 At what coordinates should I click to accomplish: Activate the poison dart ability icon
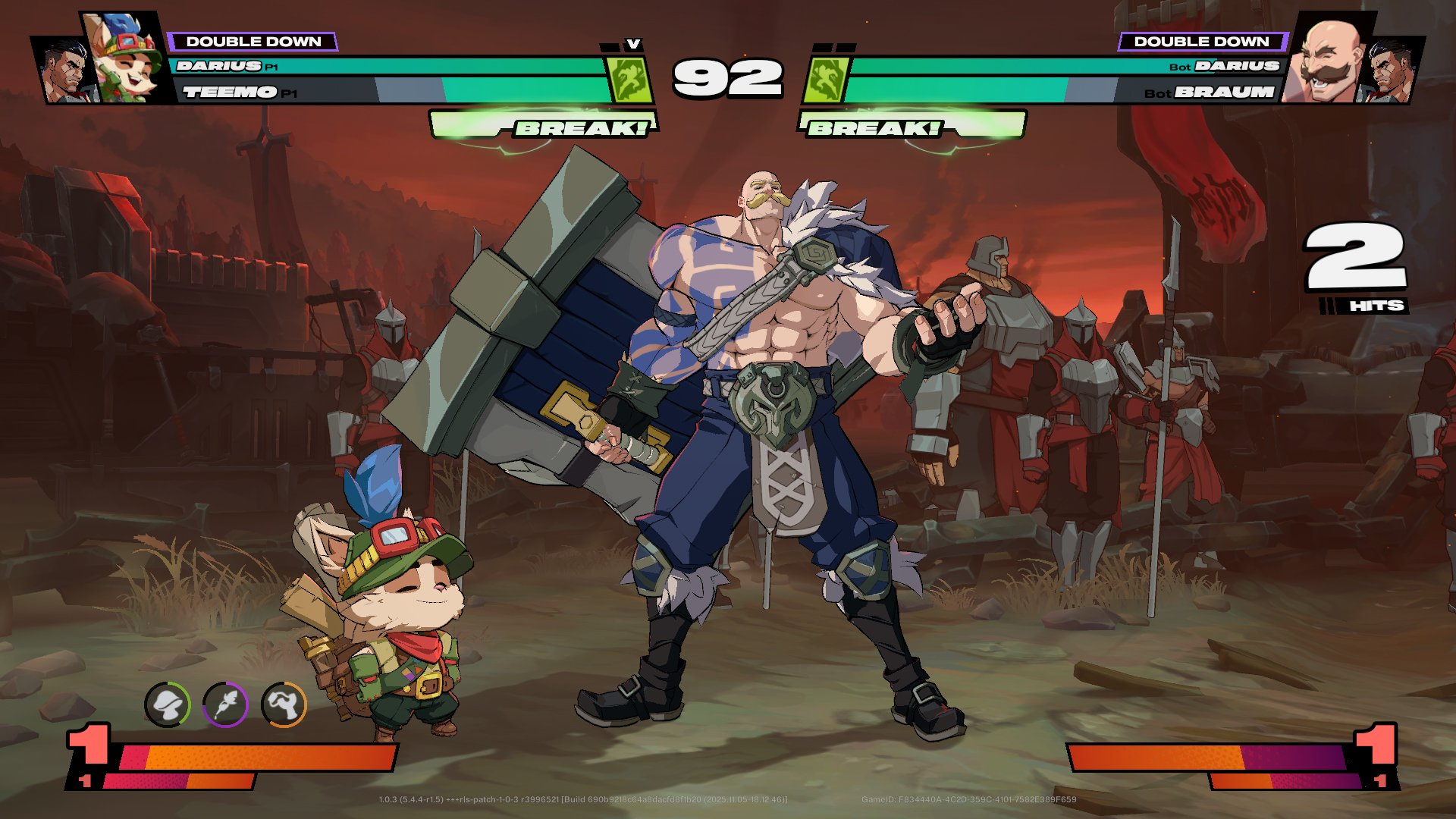(225, 704)
